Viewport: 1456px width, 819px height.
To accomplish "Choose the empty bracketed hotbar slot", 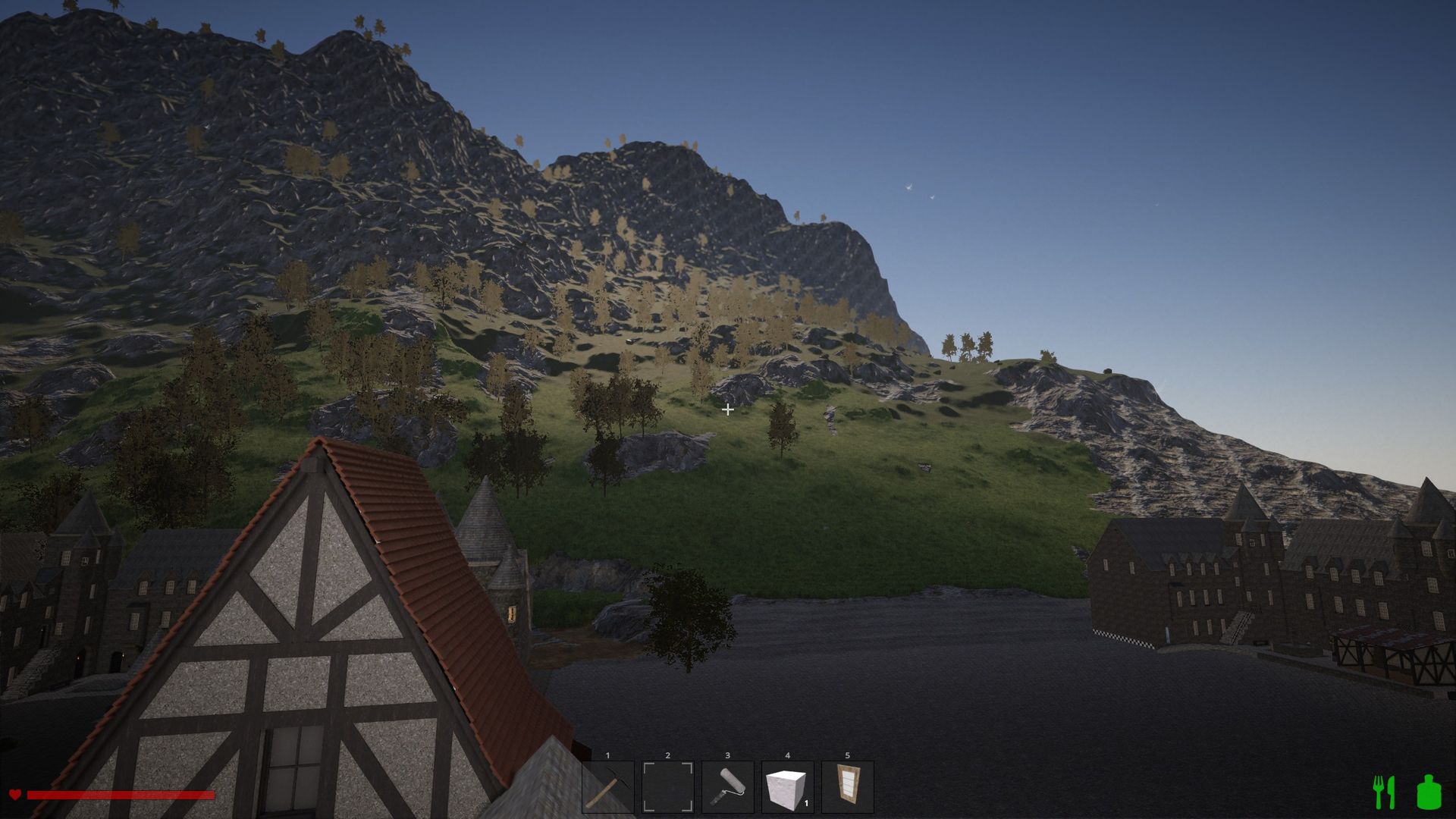I will click(667, 787).
